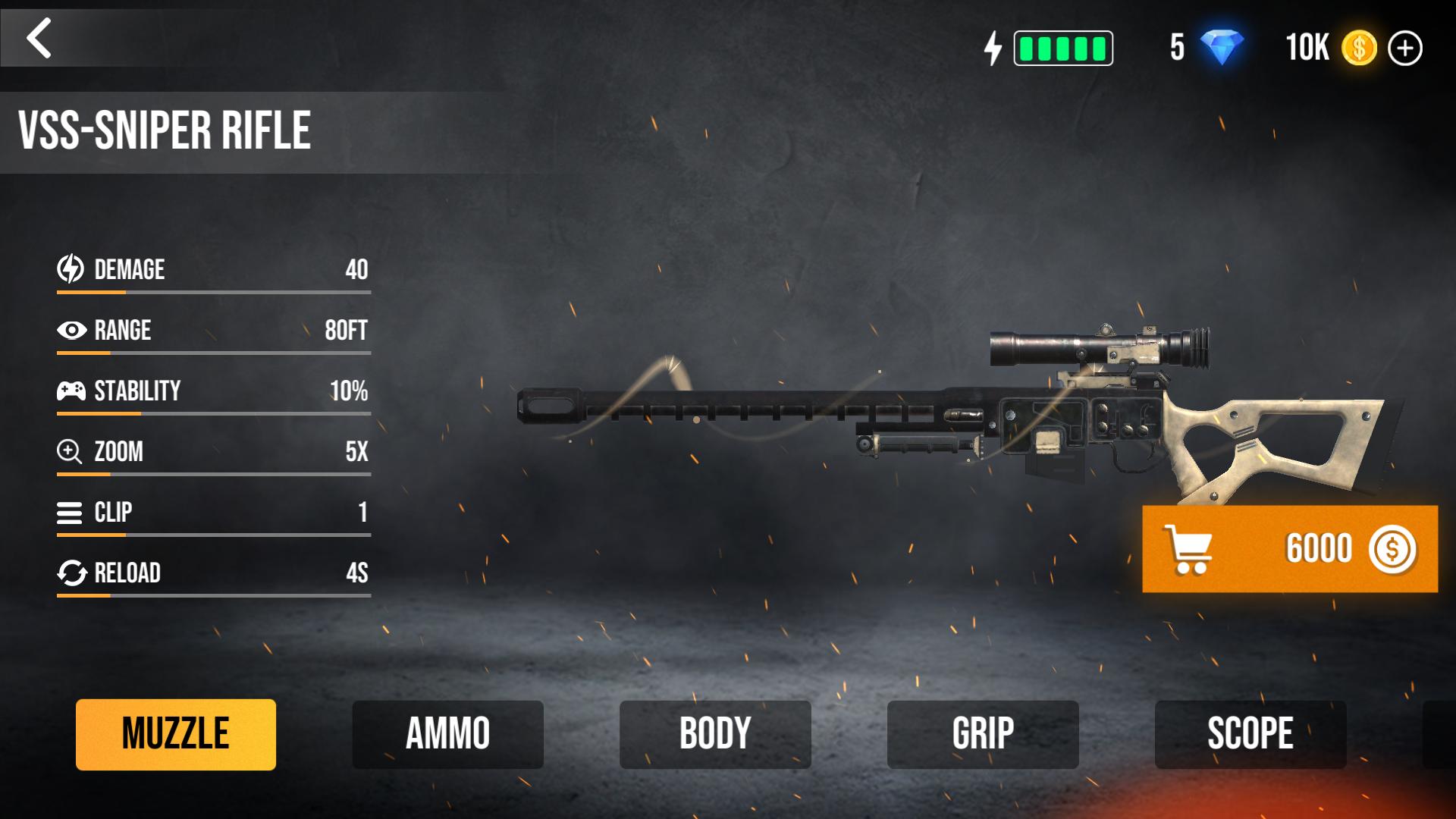Open the Body customization tab
The width and height of the screenshot is (1456, 819).
coord(715,734)
